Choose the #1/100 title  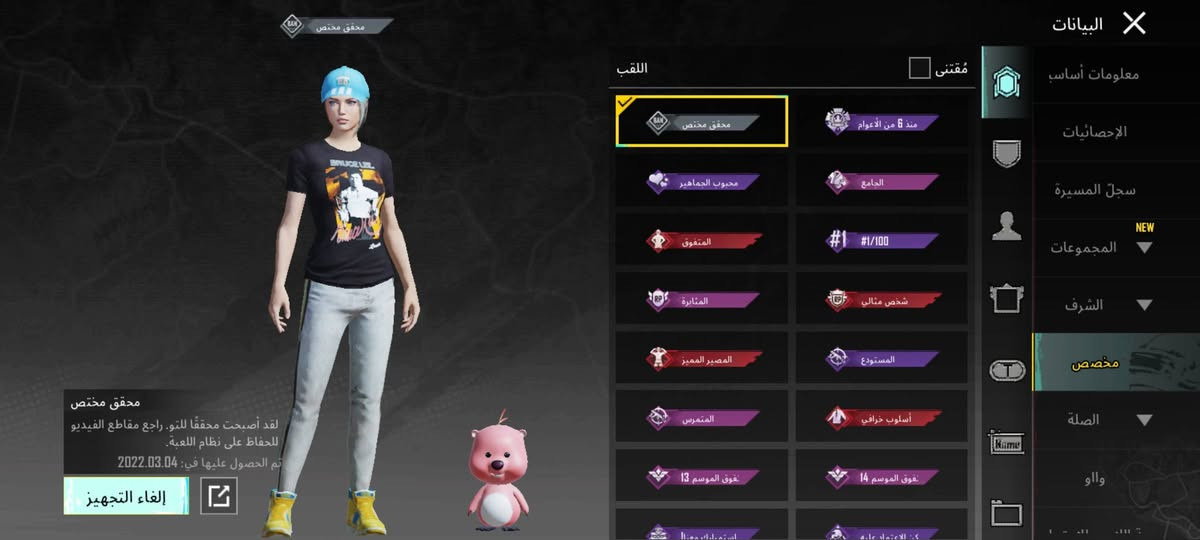[x=883, y=240]
